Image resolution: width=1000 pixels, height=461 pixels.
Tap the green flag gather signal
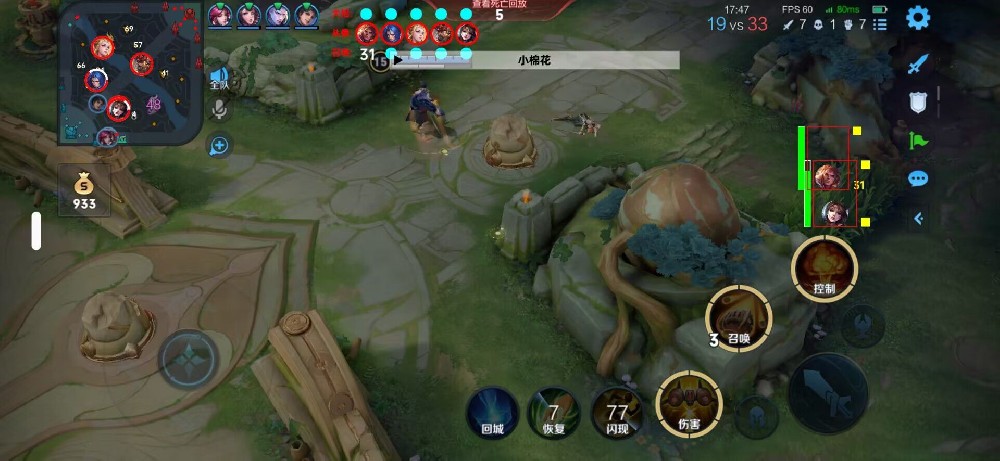(x=918, y=141)
